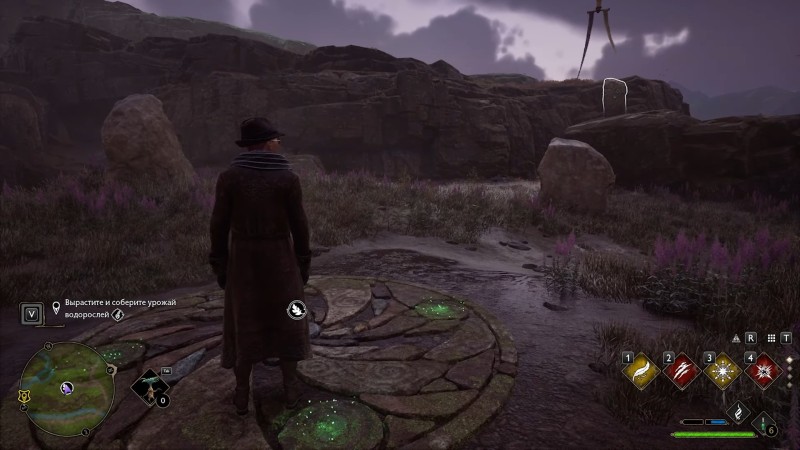This screenshot has width=800, height=450.
Task: Use the green healing potion
Action: tap(763, 423)
